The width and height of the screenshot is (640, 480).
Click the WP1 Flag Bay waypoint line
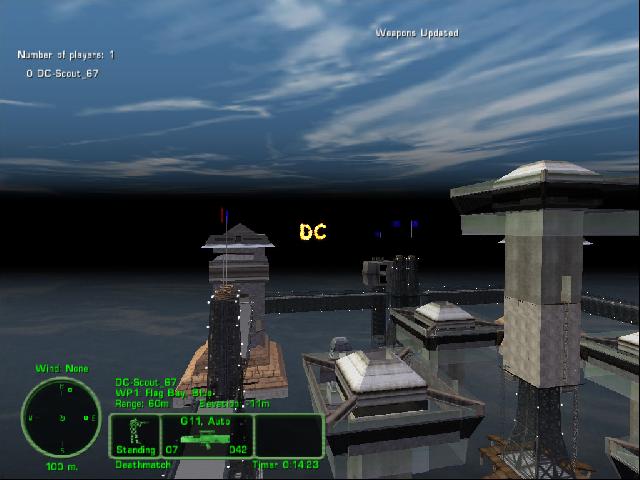pos(163,392)
